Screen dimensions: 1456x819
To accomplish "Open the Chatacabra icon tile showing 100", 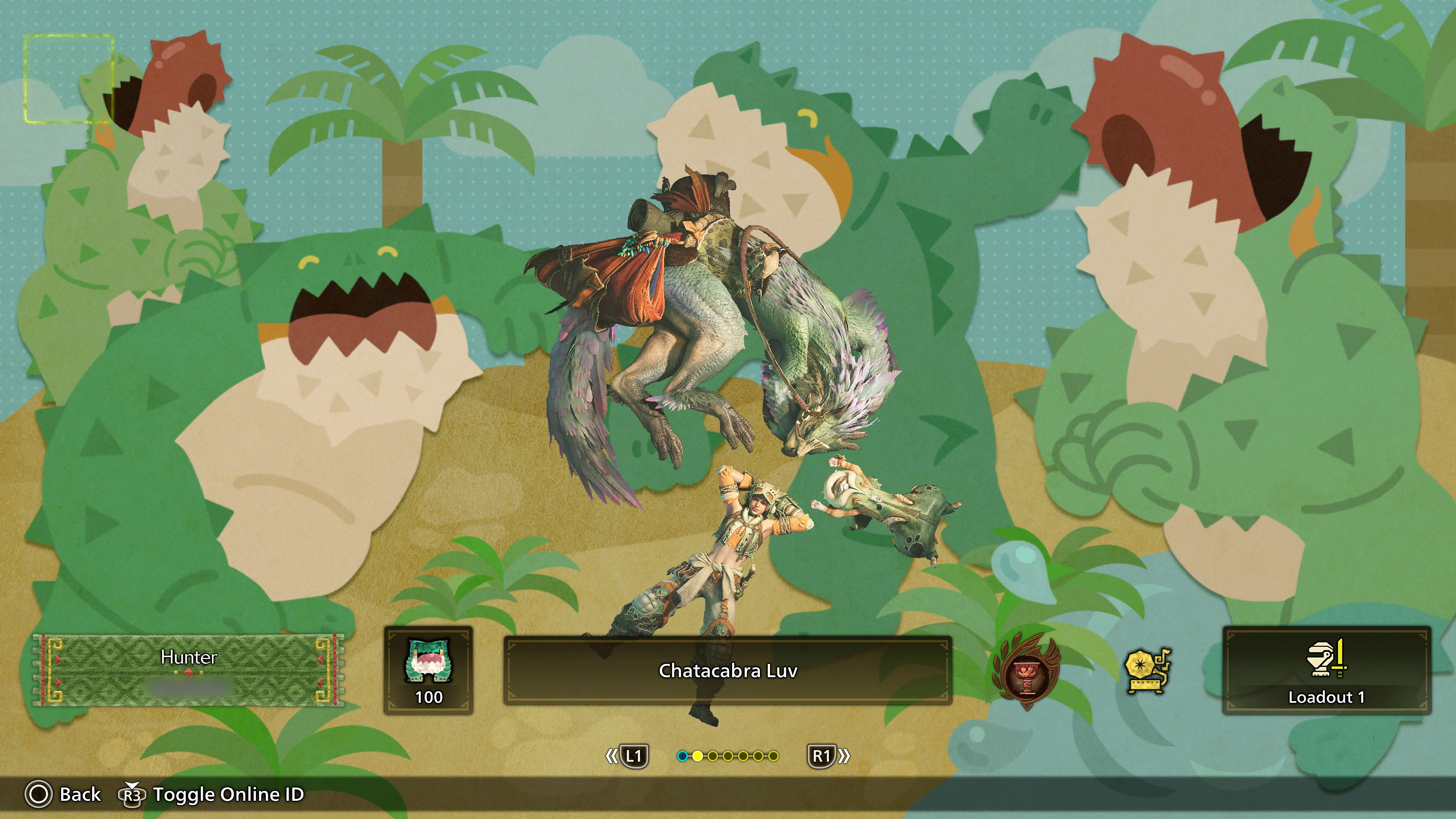I will coord(428,670).
